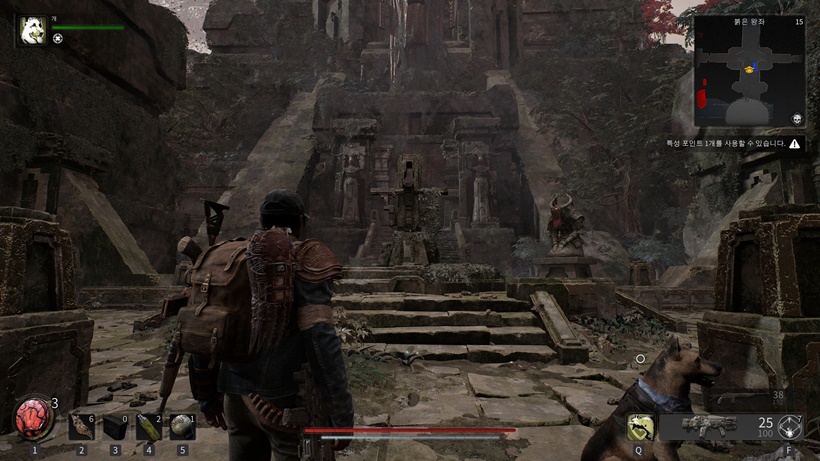This screenshot has width=820, height=461.
Task: Use the bandage consumable with count 6
Action: 81,426
